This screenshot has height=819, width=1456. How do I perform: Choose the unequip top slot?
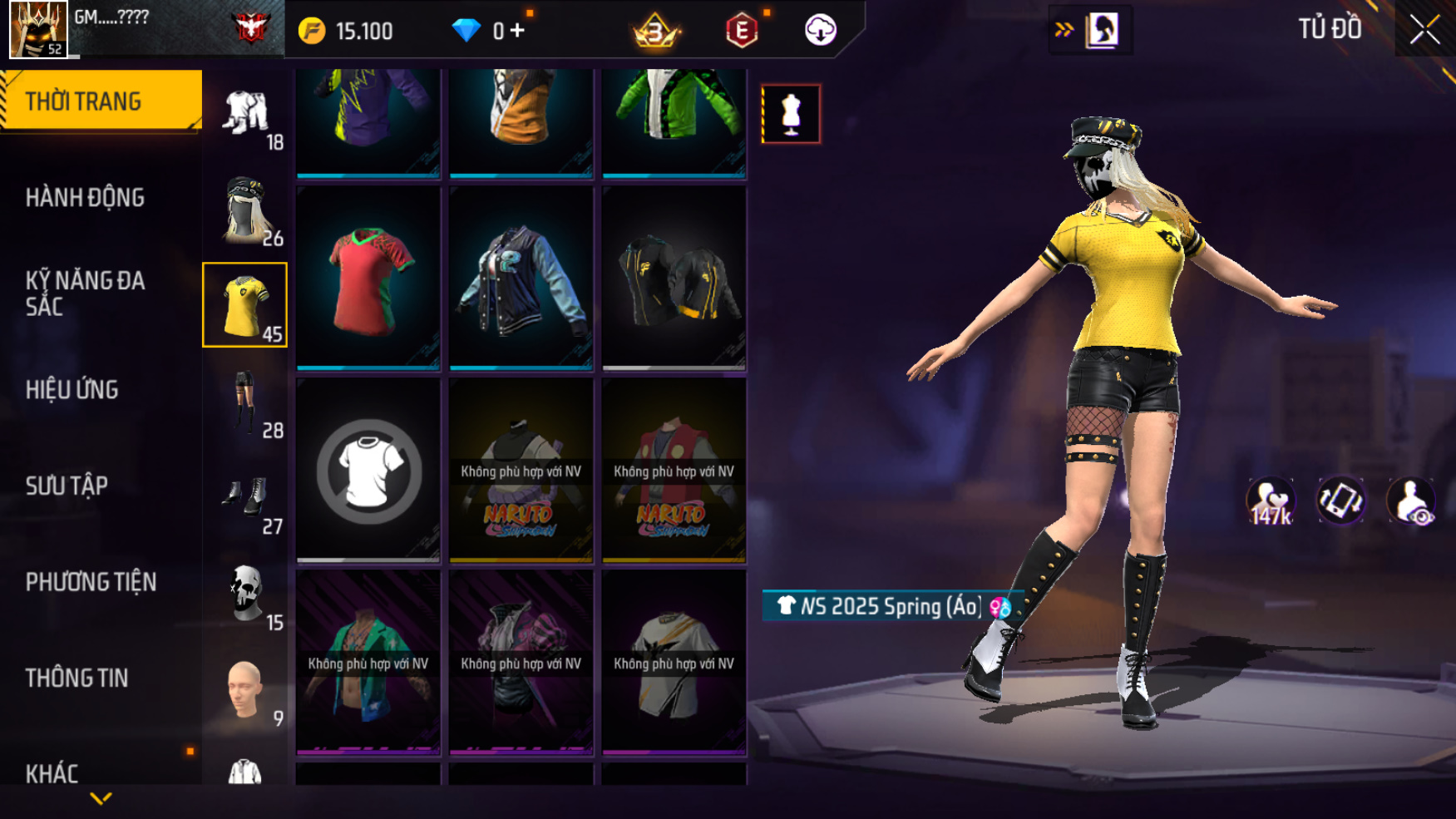click(x=368, y=471)
